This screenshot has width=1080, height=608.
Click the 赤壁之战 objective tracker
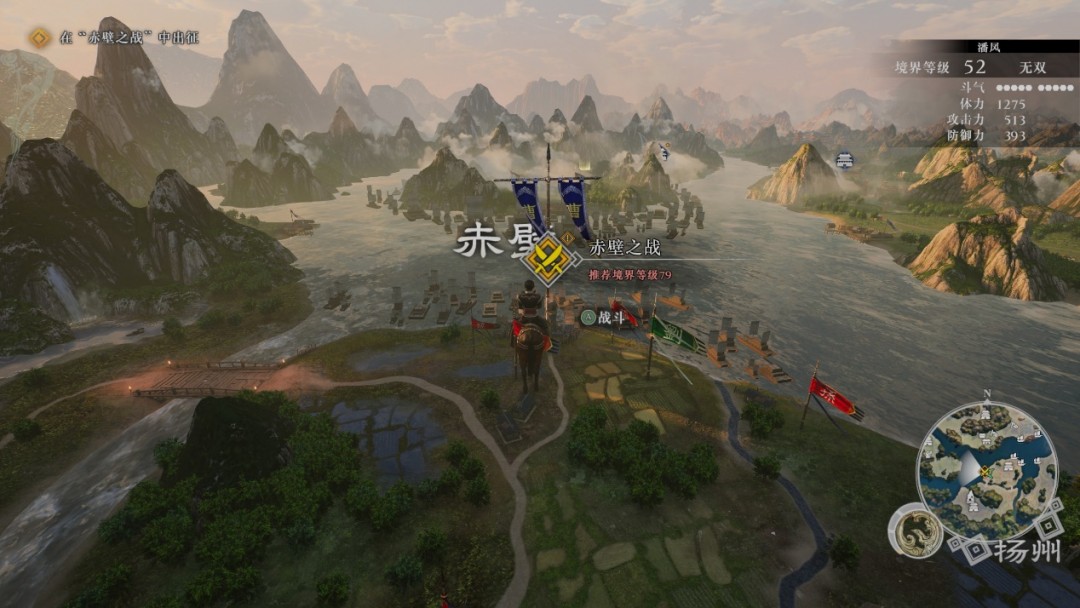point(118,38)
